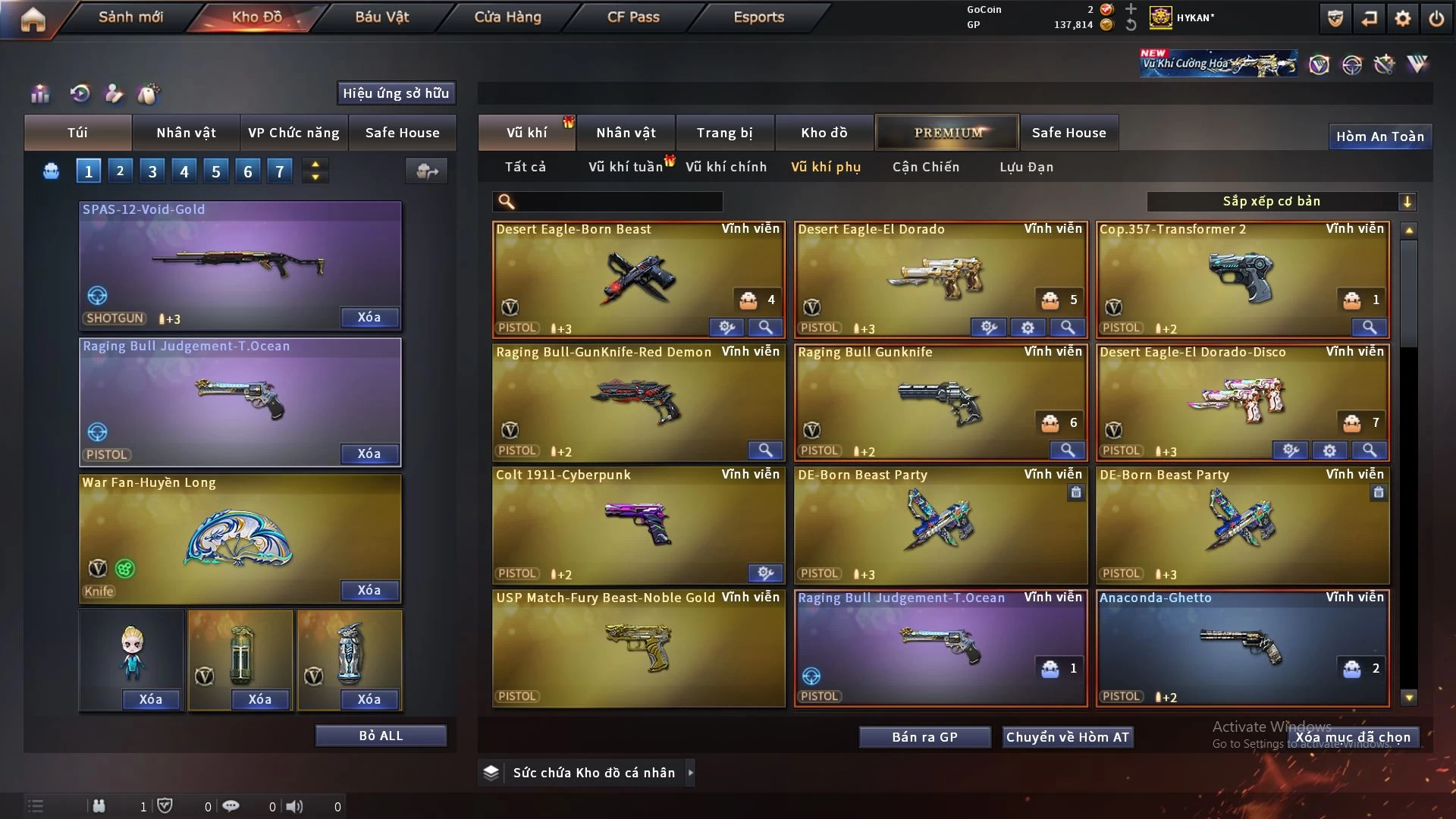Filter by Vũ khí chính category
This screenshot has height=819, width=1456.
(726, 167)
